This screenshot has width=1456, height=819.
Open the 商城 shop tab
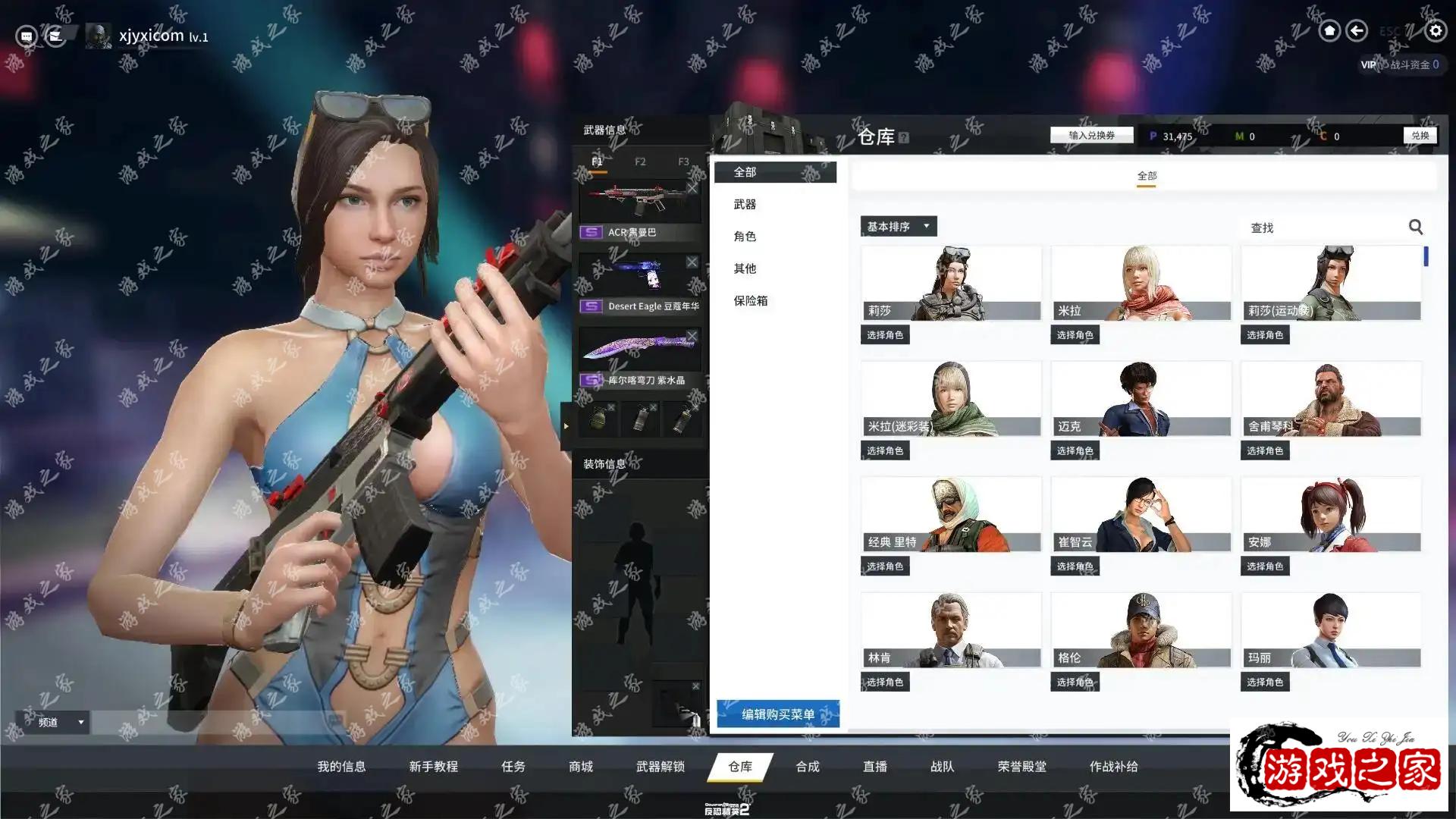(581, 767)
